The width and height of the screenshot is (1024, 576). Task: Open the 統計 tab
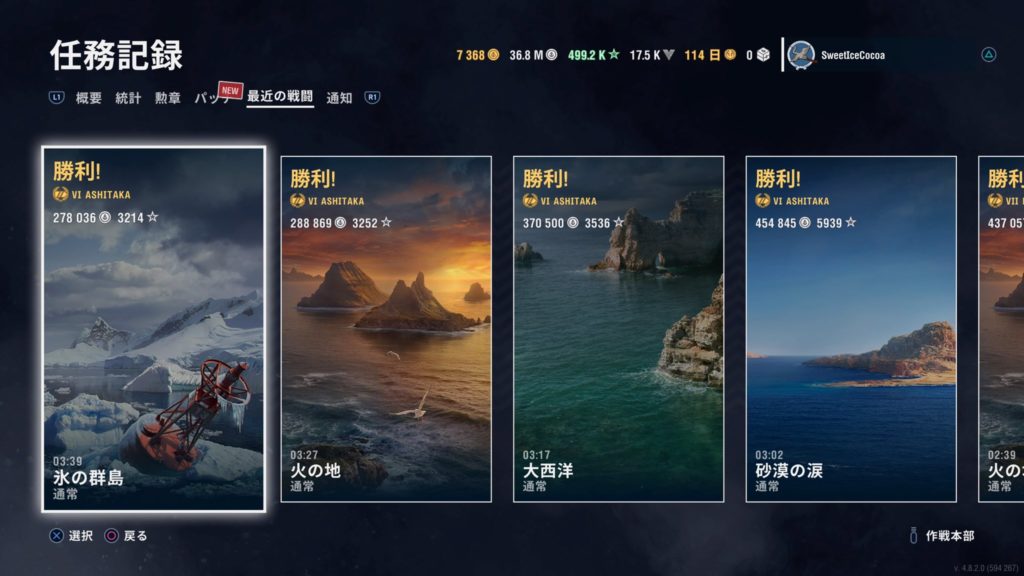[128, 98]
